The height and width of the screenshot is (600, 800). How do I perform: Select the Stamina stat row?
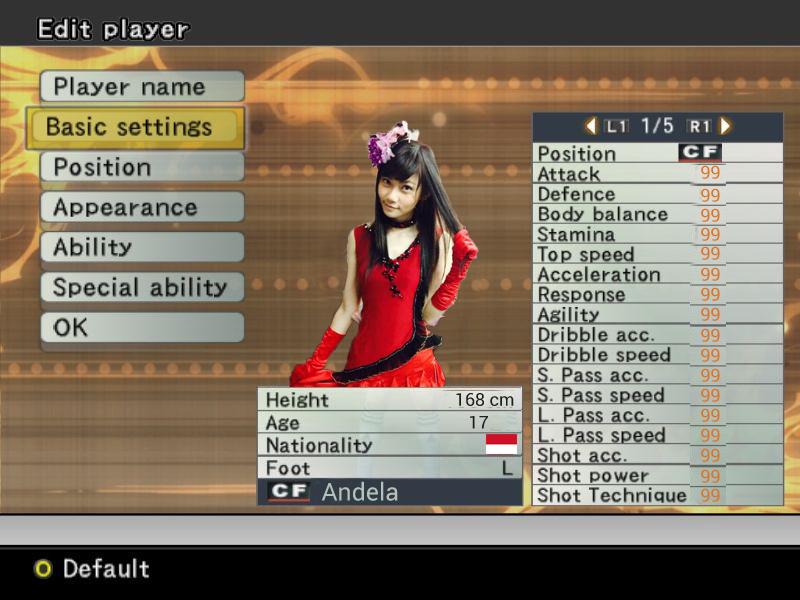[x=657, y=234]
